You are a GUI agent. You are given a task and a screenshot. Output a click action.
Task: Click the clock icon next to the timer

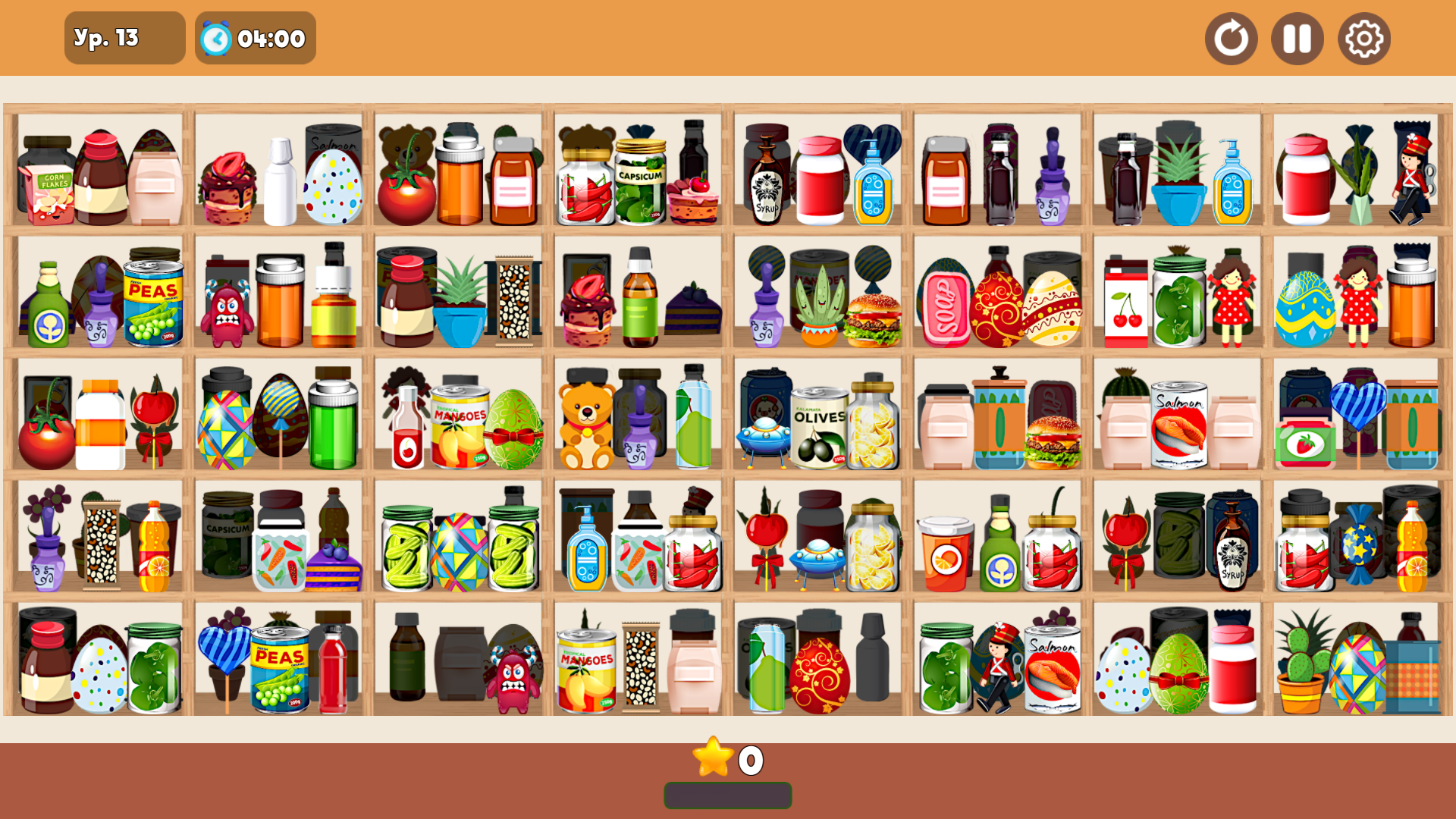(x=215, y=38)
